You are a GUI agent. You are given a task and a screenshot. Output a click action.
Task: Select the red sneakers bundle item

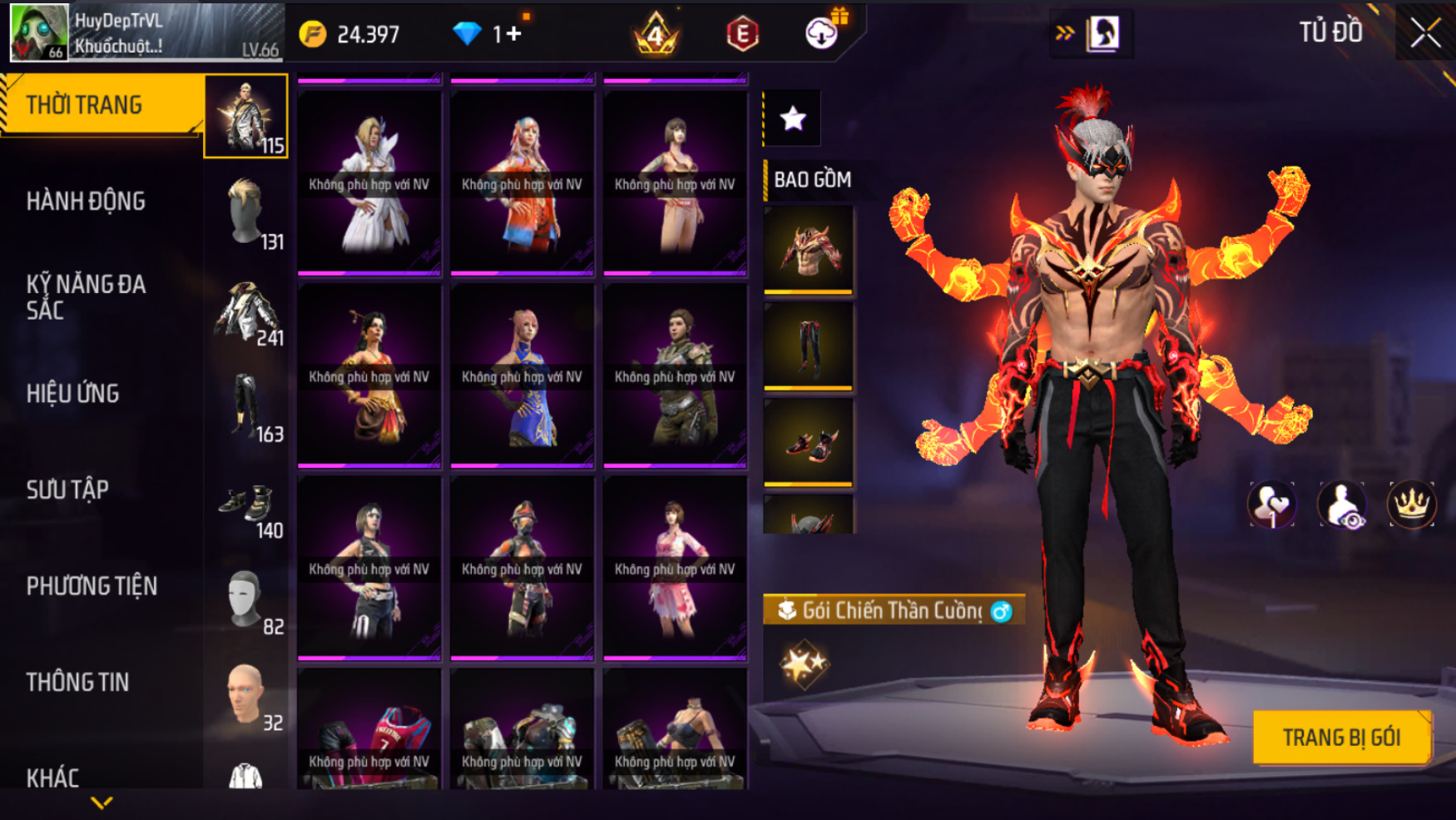808,442
